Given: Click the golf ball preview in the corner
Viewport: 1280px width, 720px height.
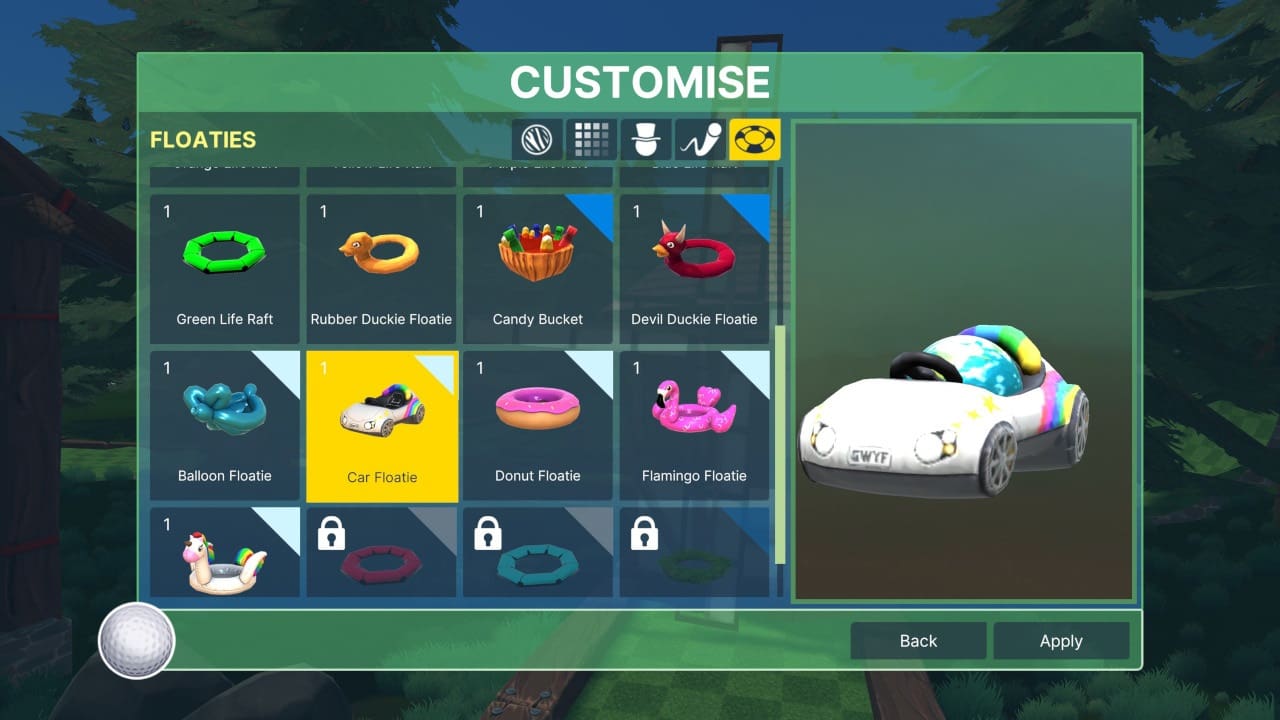Looking at the screenshot, I should click(136, 642).
